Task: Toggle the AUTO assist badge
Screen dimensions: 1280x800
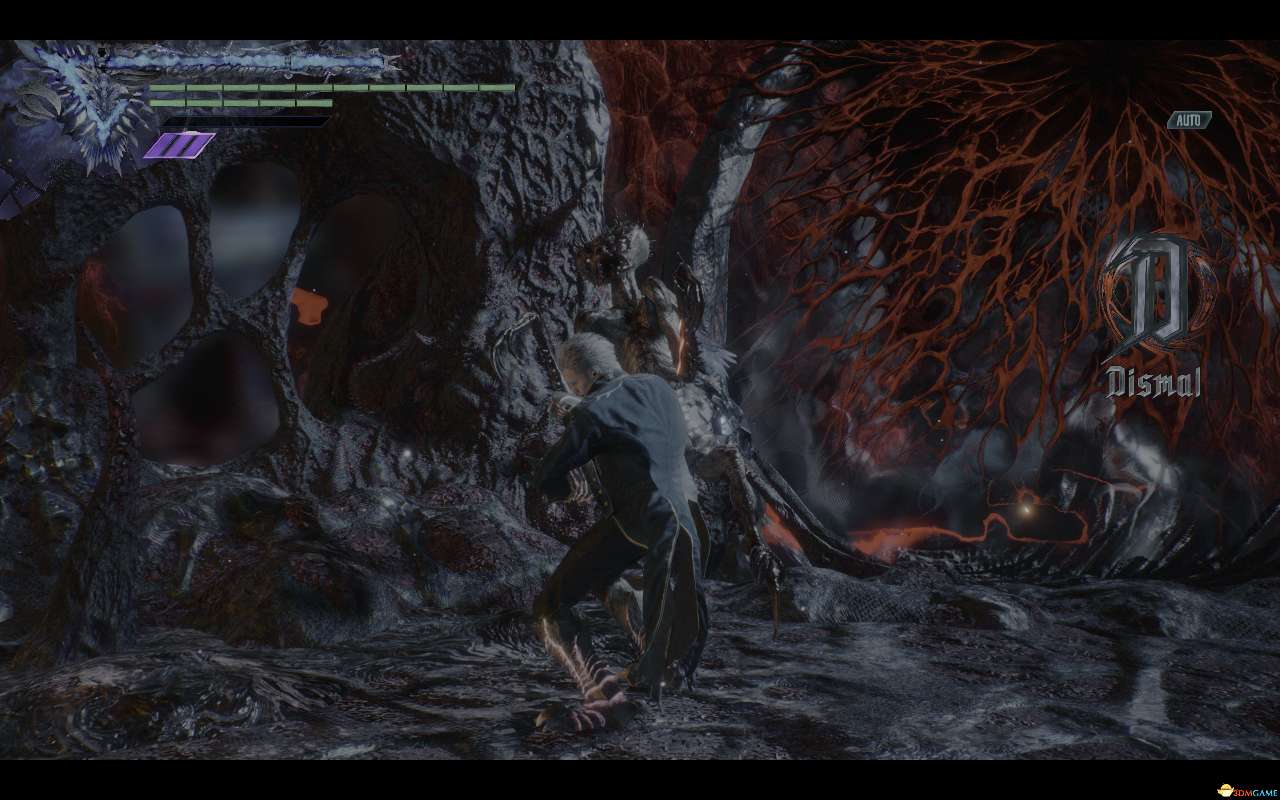Action: 1188,120
